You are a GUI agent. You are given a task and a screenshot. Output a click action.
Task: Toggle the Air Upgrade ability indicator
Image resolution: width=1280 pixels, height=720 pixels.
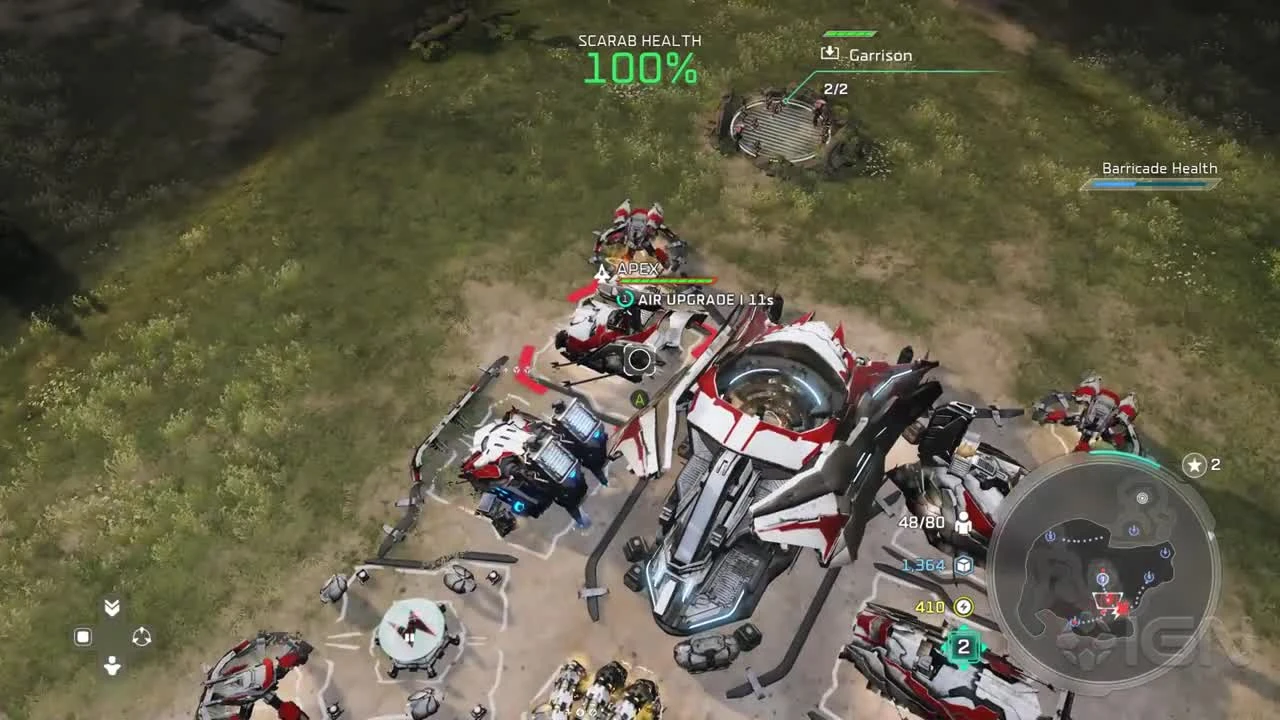coord(625,298)
